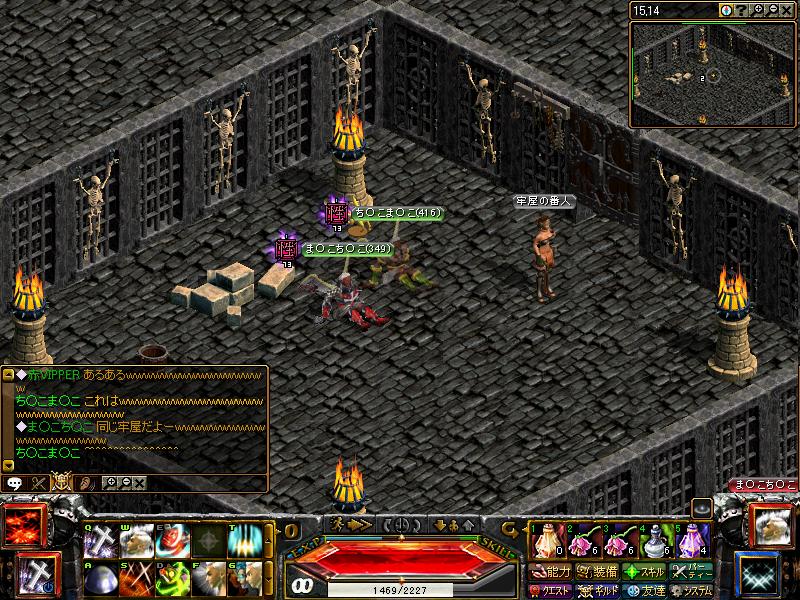Toggle the minimap compass icon
Viewport: 800px width, 600px height.
726,10
